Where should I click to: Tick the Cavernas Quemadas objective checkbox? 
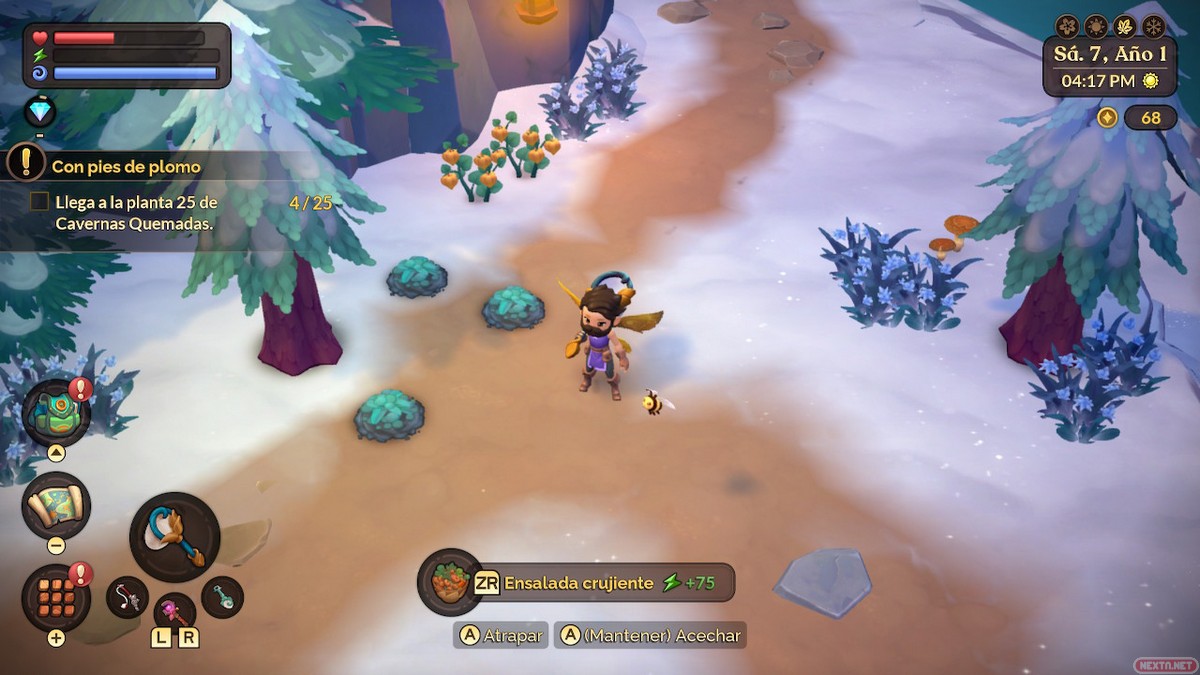39,202
